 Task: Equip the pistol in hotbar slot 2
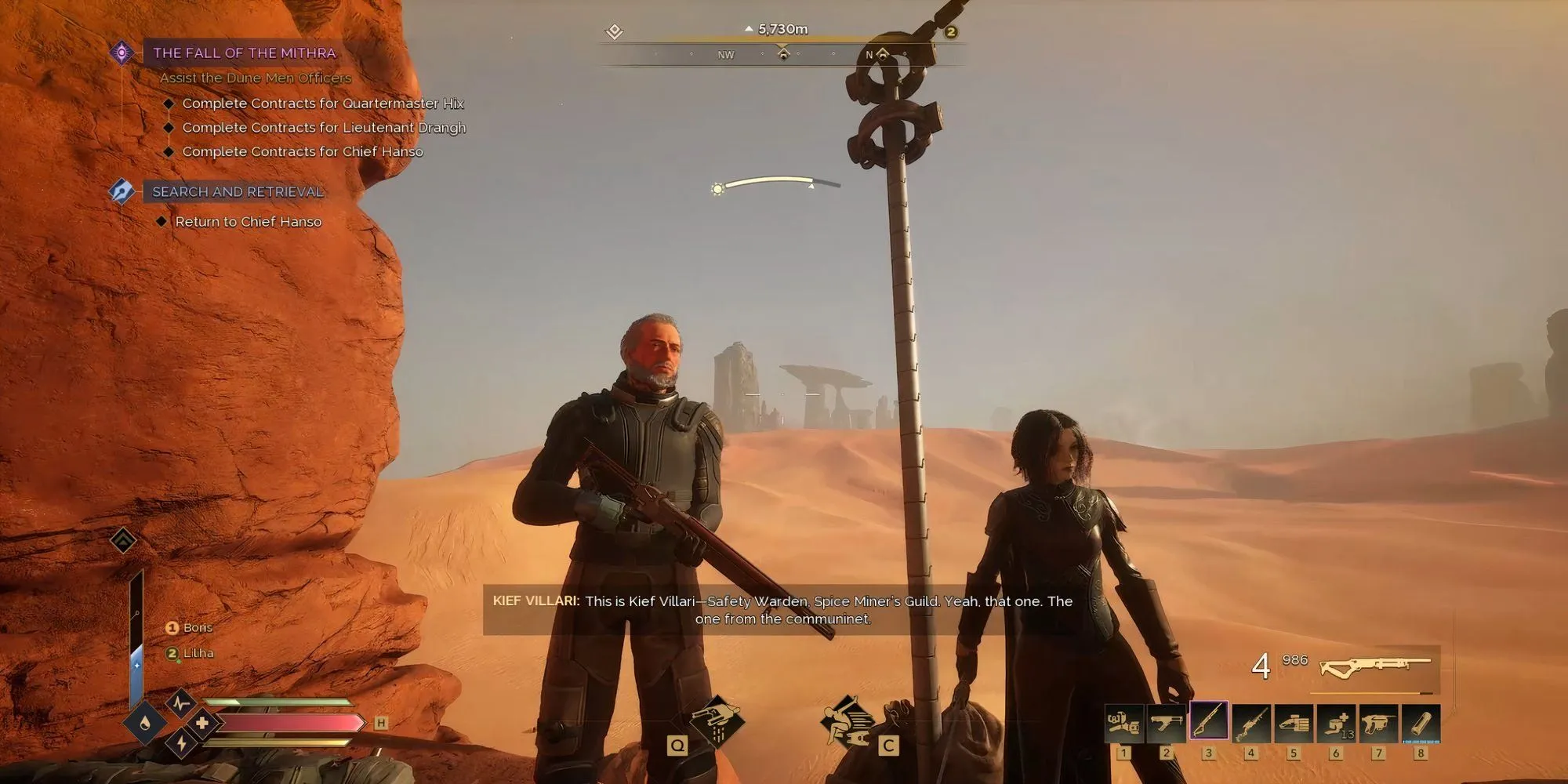coord(1166,723)
